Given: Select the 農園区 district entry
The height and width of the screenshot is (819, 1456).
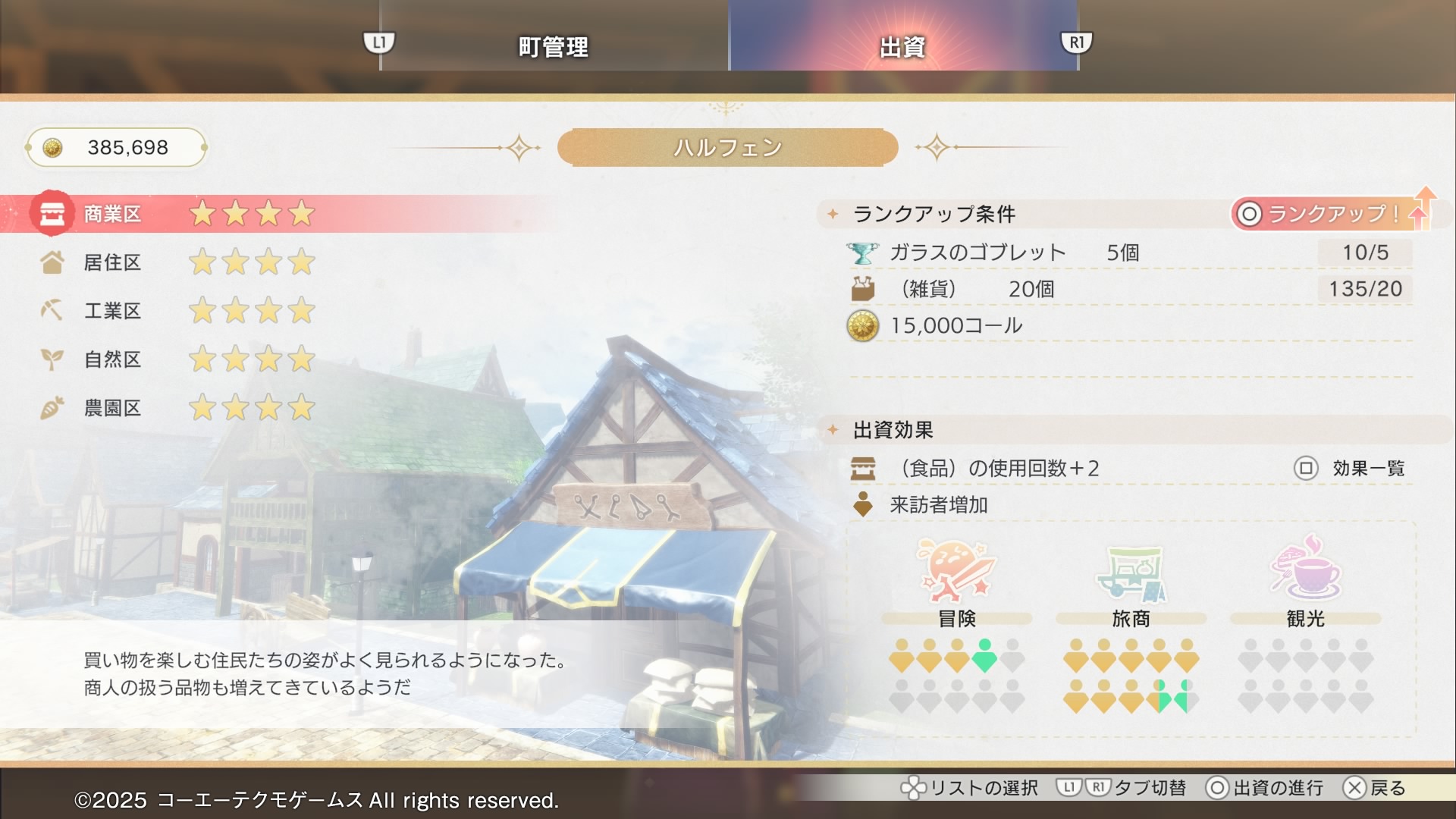Looking at the screenshot, I should coord(112,408).
